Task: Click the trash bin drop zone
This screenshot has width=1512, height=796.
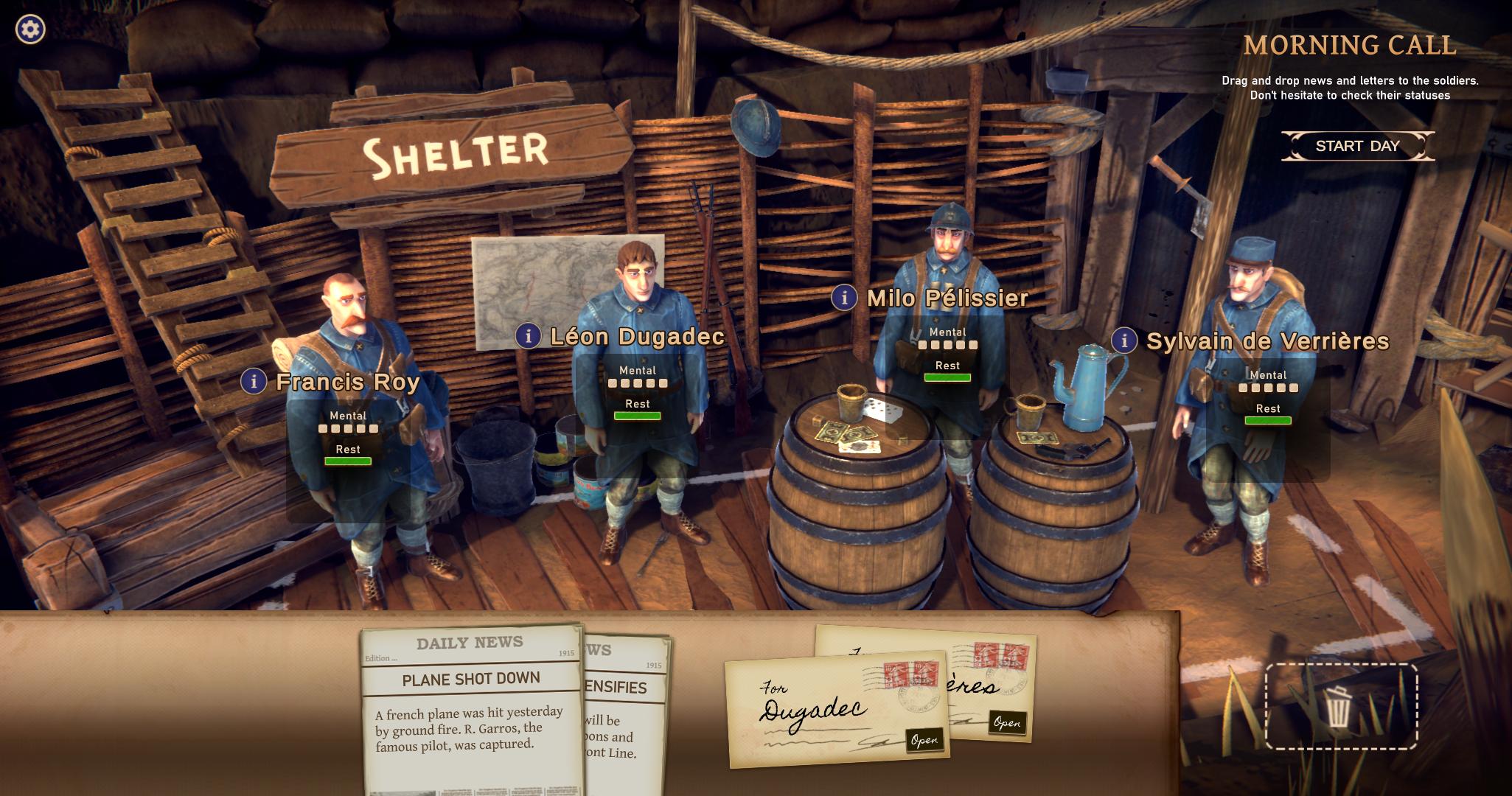Action: click(x=1340, y=706)
